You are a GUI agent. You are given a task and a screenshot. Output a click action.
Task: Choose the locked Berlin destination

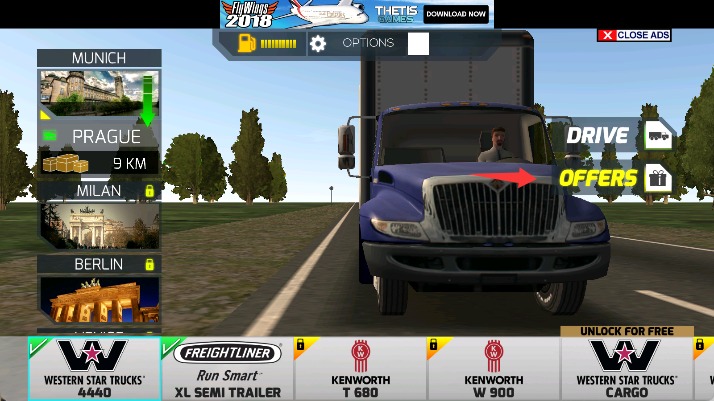coord(99,292)
